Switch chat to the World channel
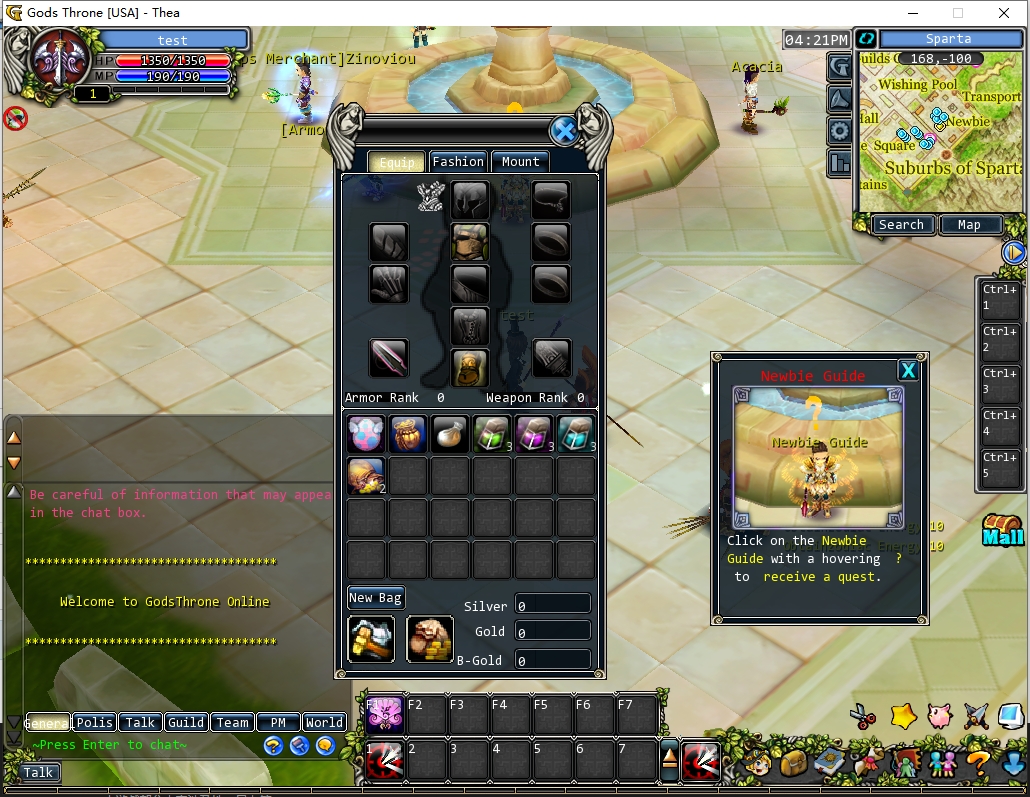The height and width of the screenshot is (797, 1030). pos(324,722)
